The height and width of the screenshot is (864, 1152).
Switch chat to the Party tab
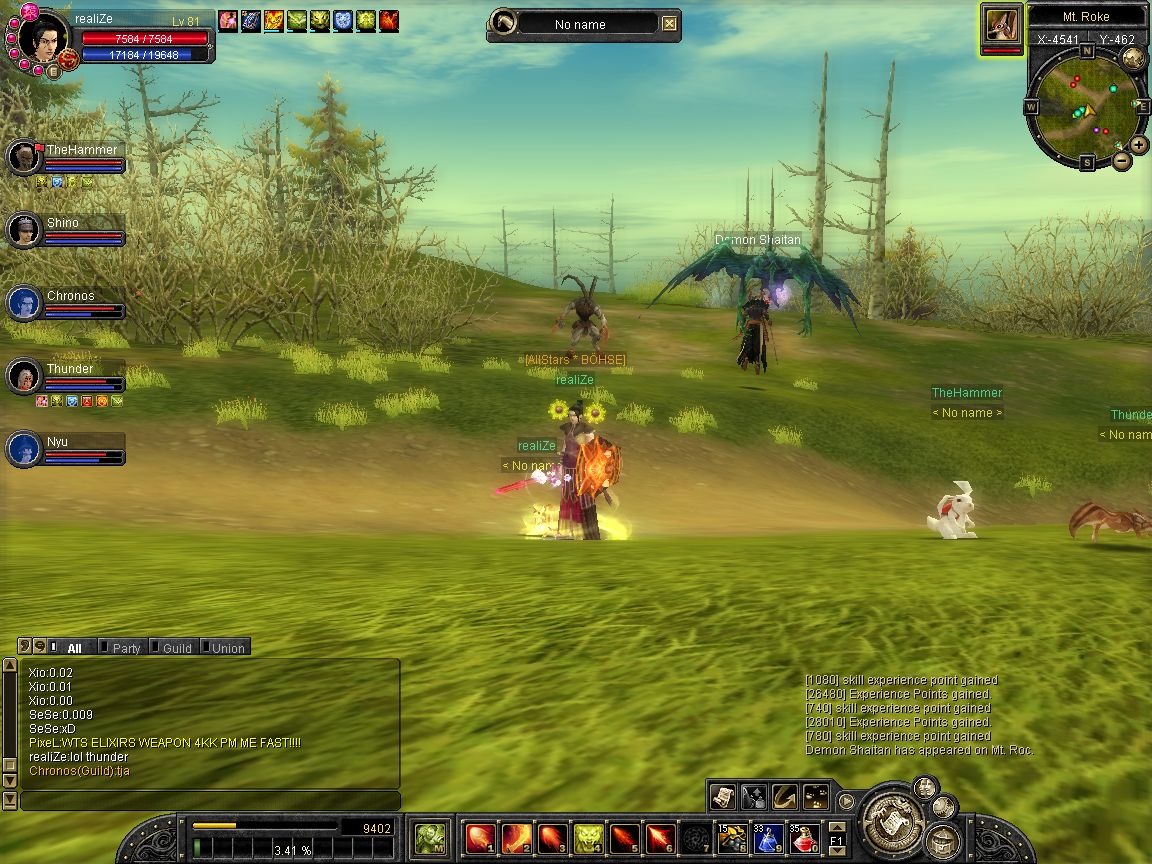[124, 648]
